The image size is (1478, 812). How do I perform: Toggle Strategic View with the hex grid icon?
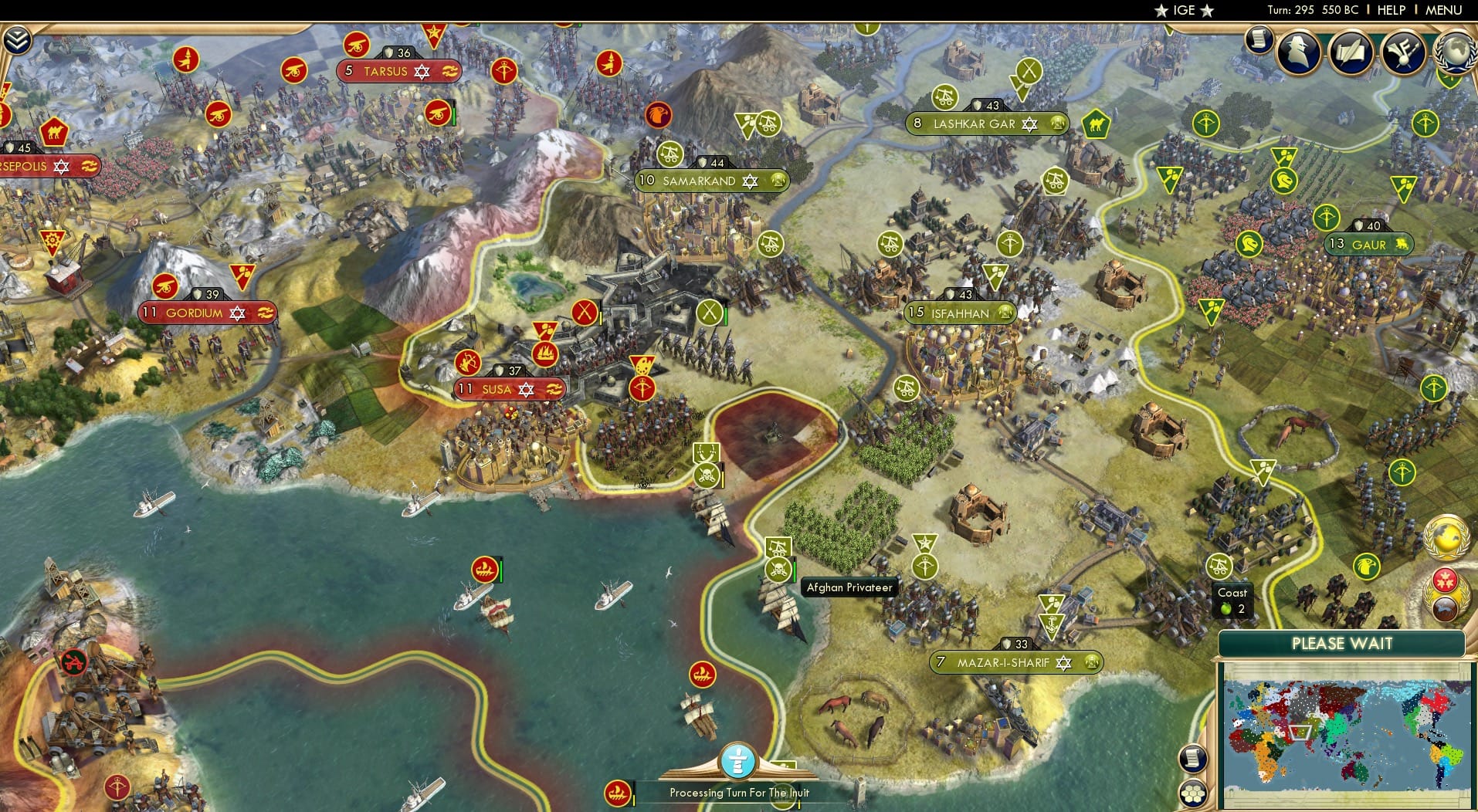pos(1194,794)
